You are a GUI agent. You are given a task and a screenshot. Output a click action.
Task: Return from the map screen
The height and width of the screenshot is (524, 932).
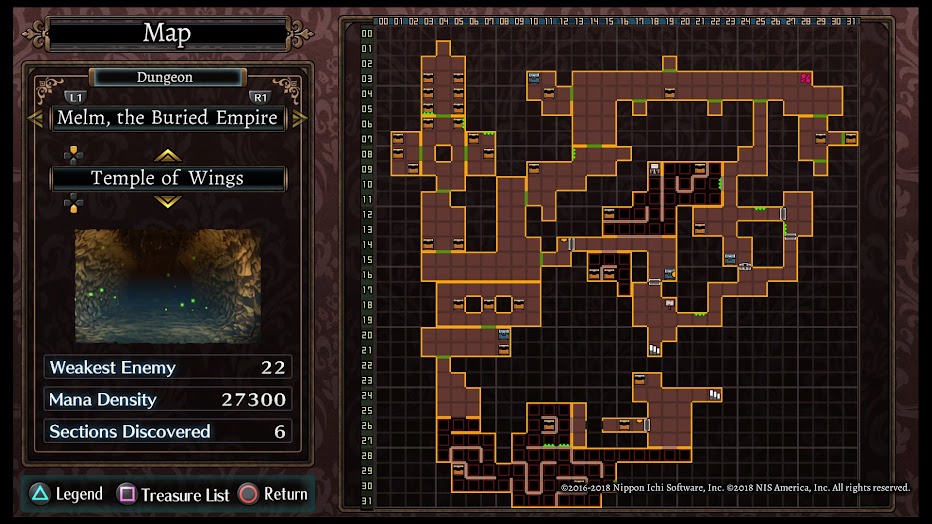click(273, 494)
